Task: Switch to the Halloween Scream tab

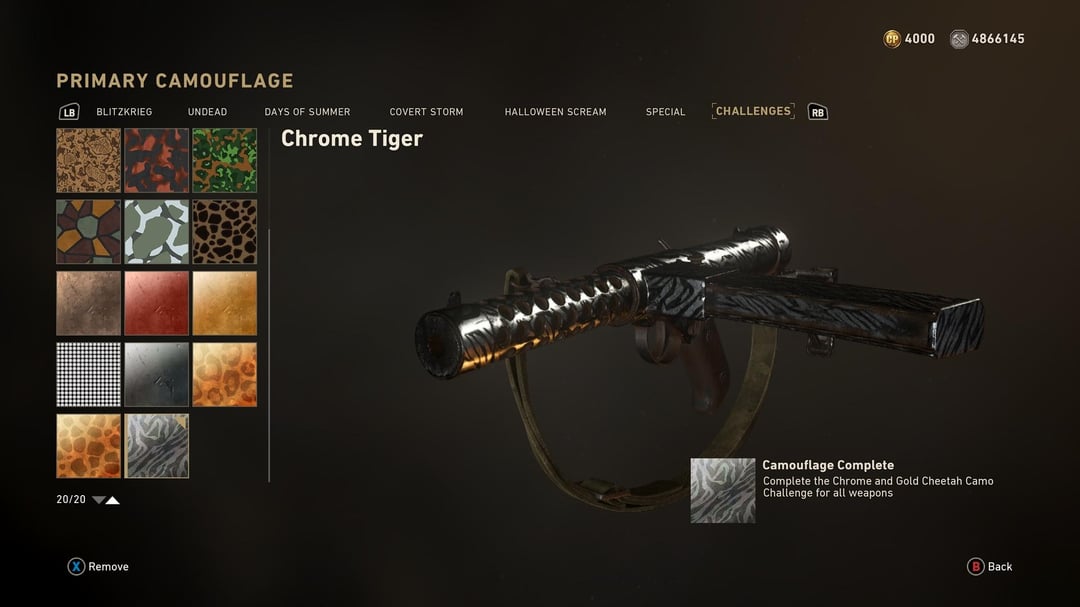Action: (555, 112)
